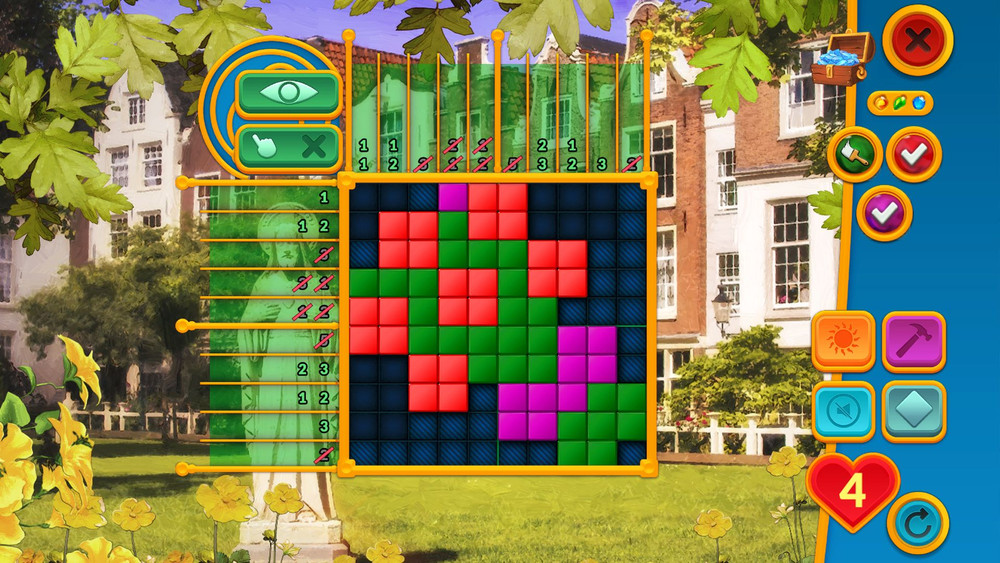
Task: Choose the red checkmark color
Action: tap(914, 154)
